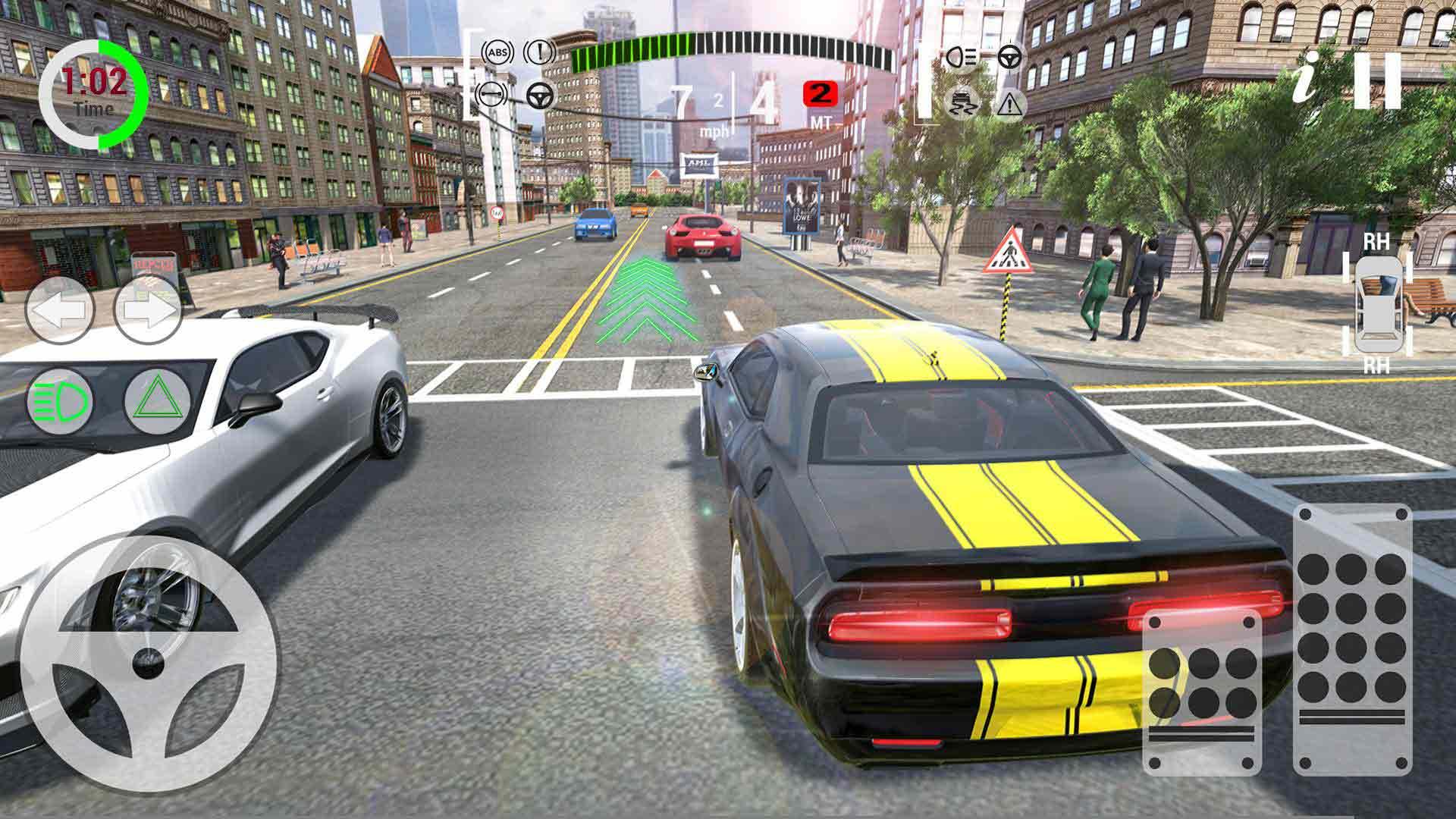Select the brake warning lamp icon
Viewport: 1456px width, 819px height.
point(540,52)
